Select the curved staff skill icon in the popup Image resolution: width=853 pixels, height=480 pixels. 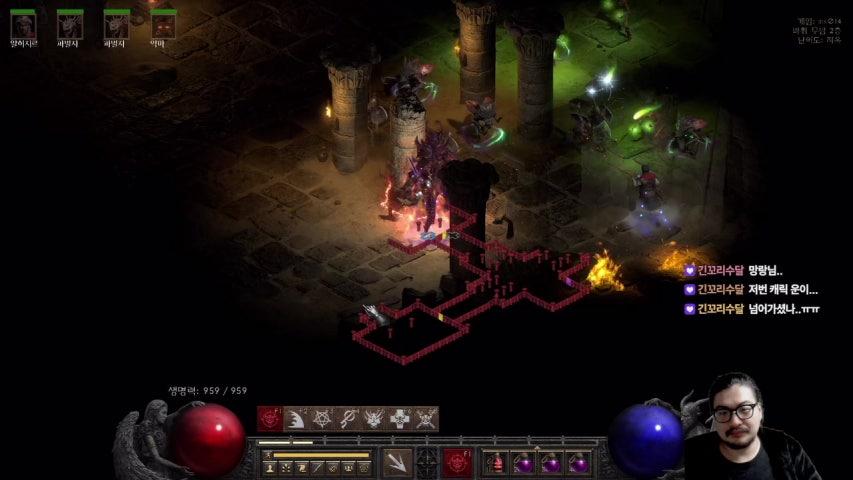tap(348, 419)
